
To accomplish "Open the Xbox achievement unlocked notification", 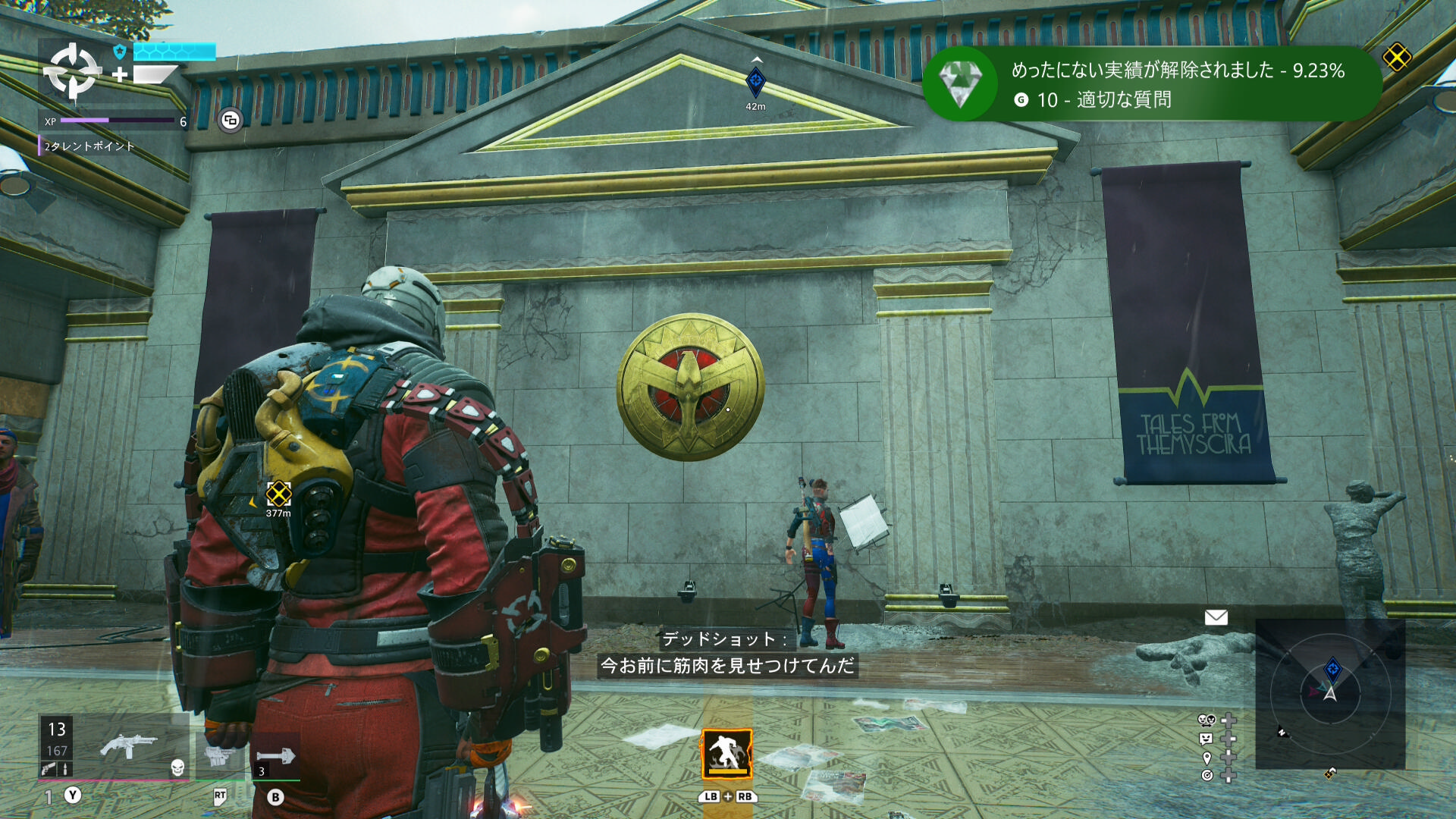I will coord(1153,84).
